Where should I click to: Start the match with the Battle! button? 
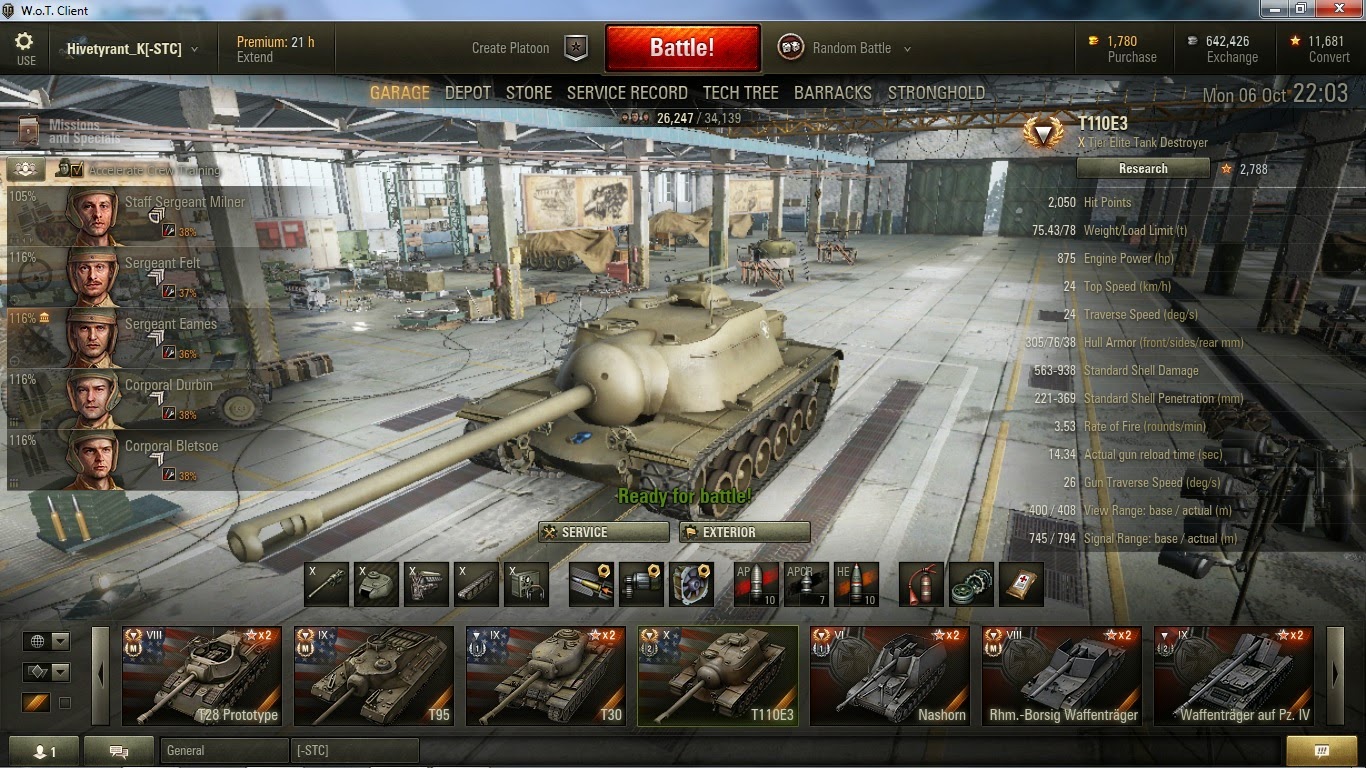(682, 48)
